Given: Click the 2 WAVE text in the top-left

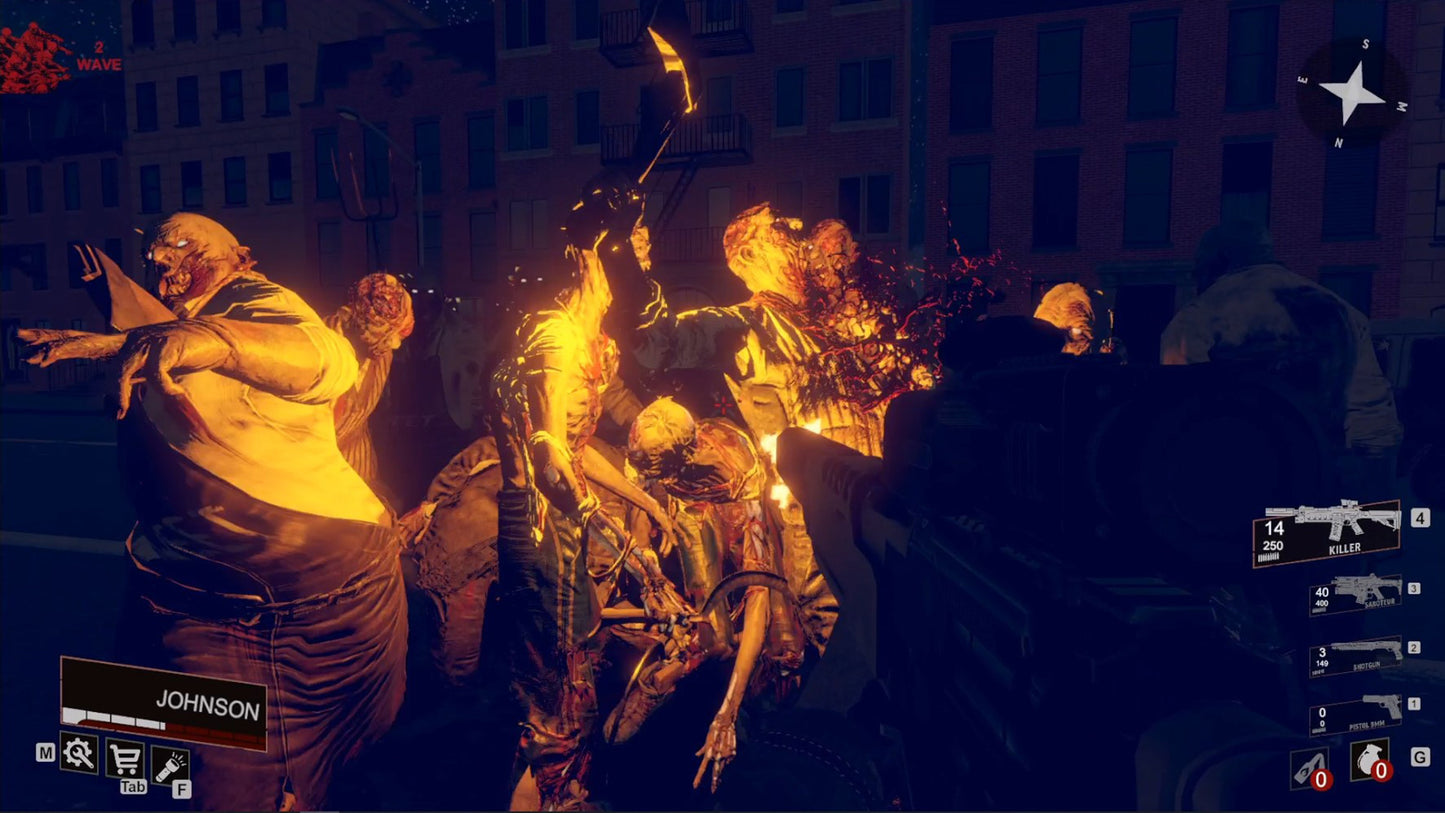Looking at the screenshot, I should click(x=98, y=56).
